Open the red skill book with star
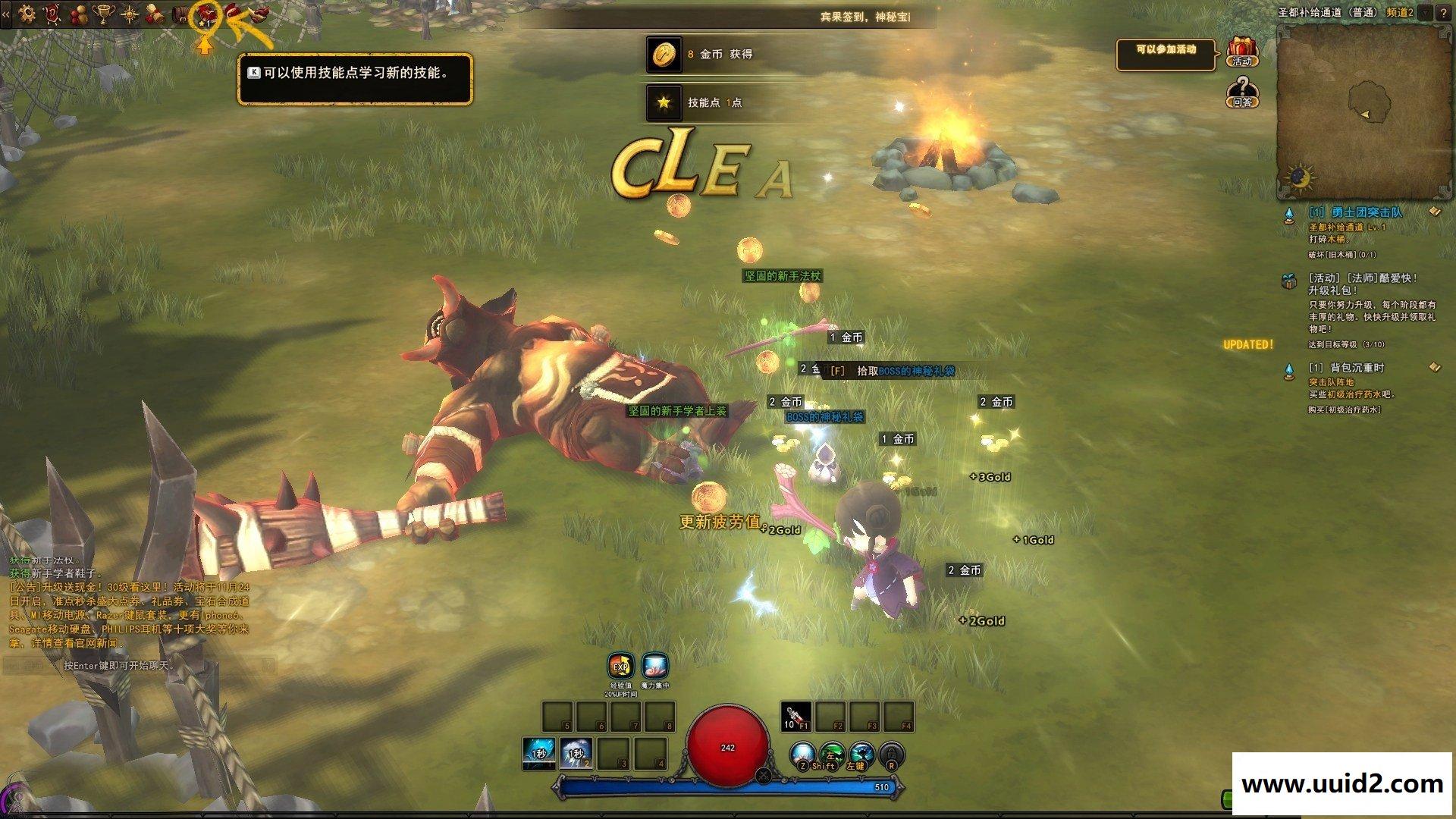Screen dimensions: 1456x819 pos(205,14)
